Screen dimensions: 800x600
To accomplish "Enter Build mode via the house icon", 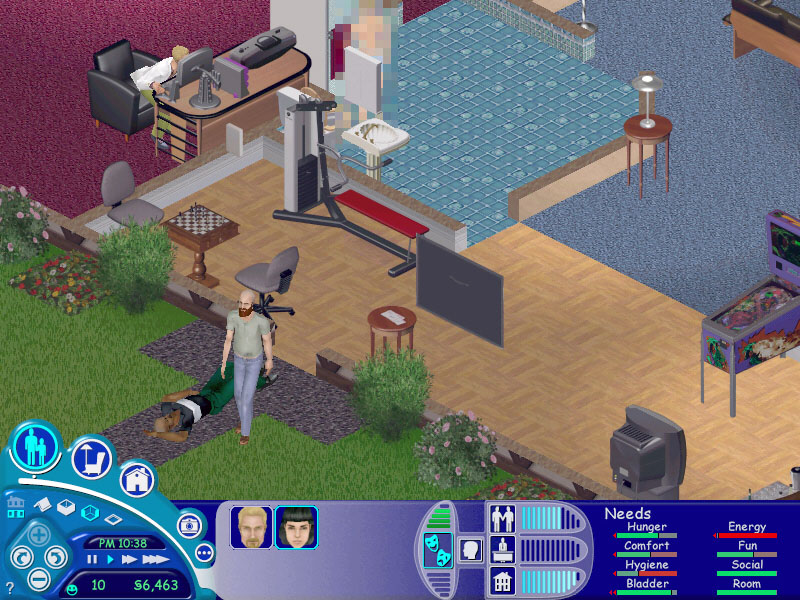I will point(137,479).
